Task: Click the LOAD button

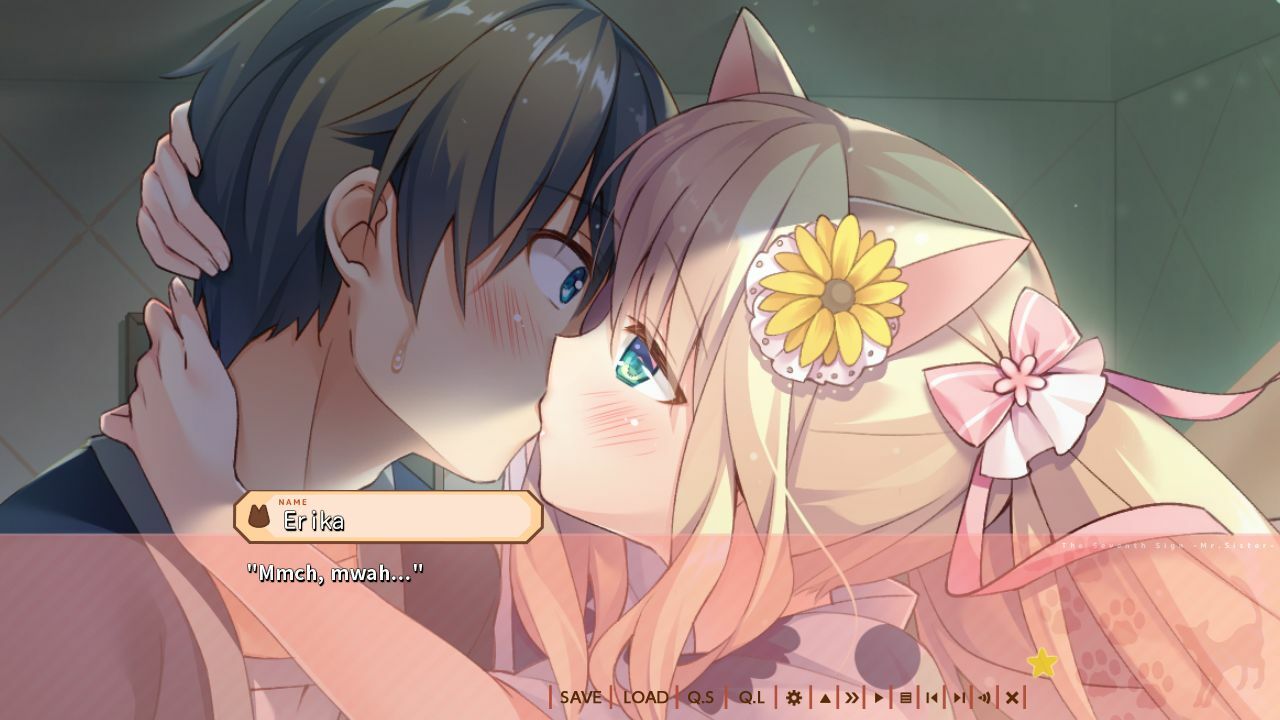Action: [x=647, y=698]
